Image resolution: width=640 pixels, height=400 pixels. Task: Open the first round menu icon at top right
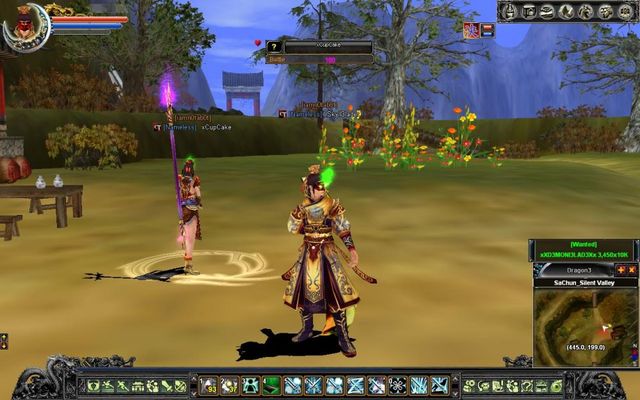tap(509, 12)
